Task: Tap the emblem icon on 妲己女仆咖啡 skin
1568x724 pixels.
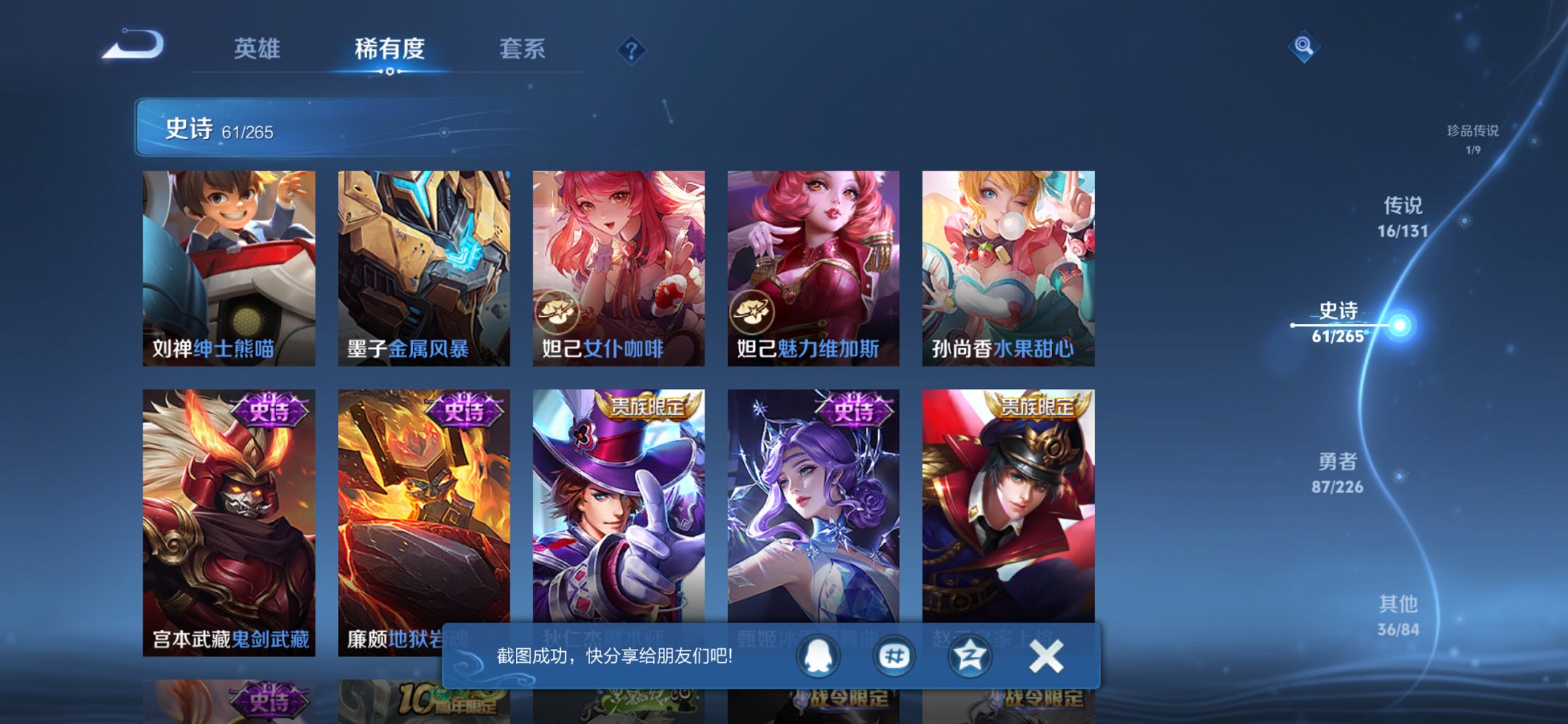Action: coord(557,309)
